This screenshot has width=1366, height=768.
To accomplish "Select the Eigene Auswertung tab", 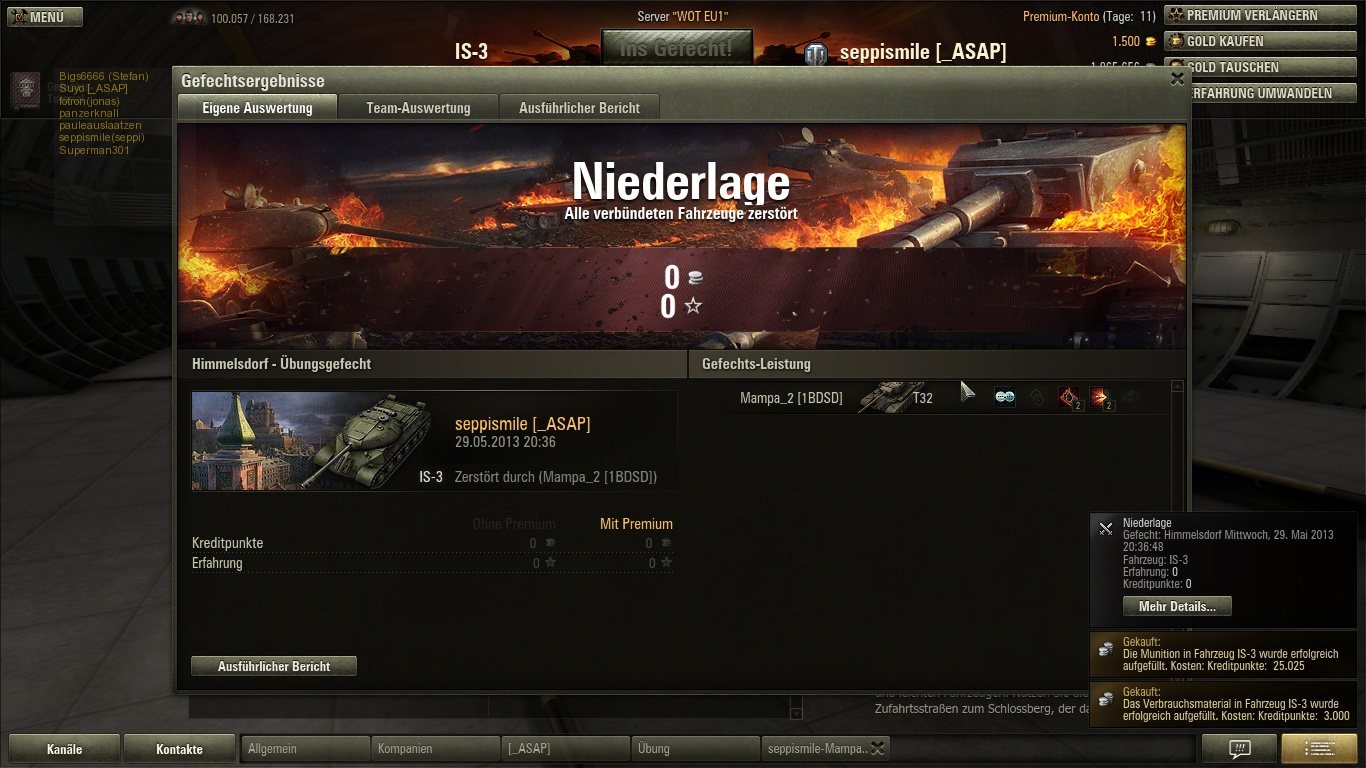I will (257, 108).
